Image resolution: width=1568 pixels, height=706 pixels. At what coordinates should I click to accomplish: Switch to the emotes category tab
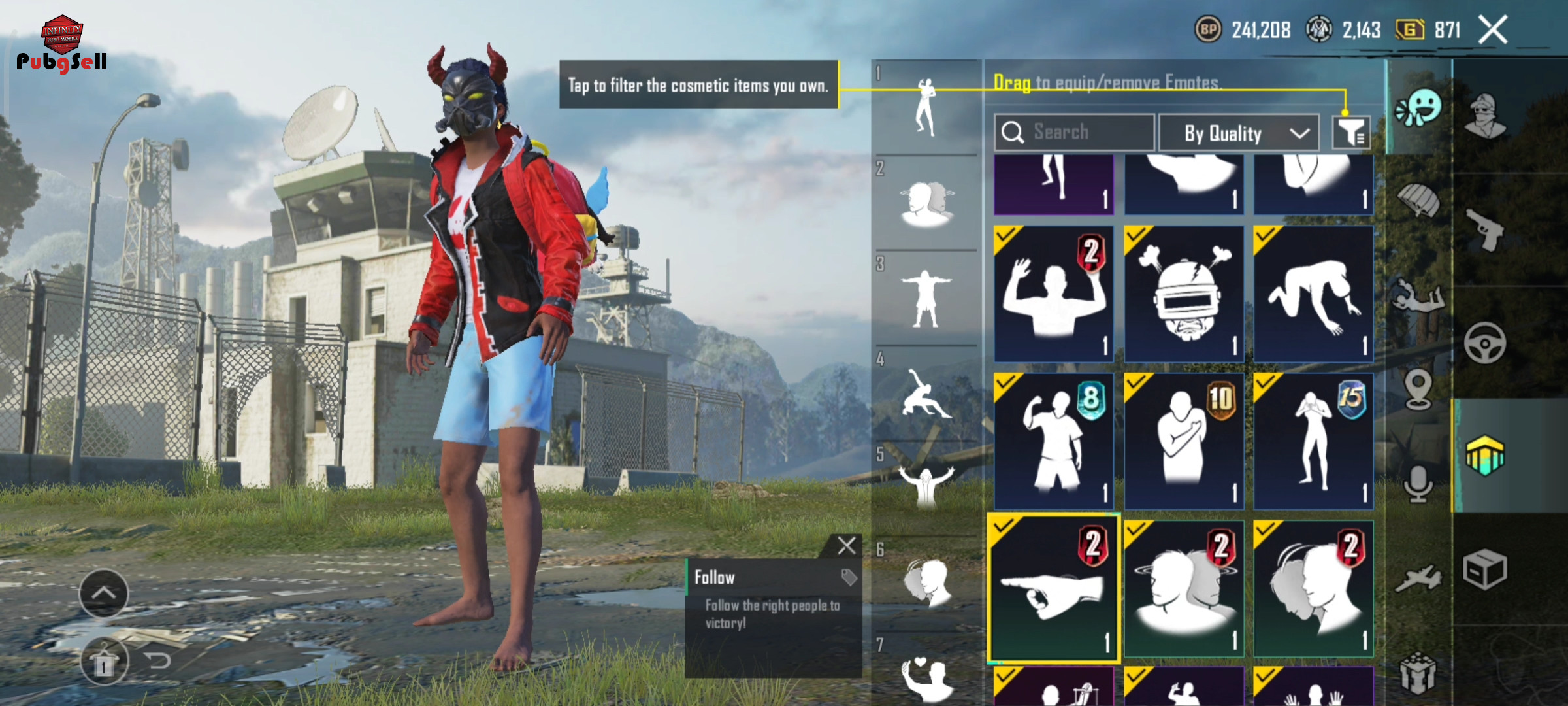point(1418,108)
